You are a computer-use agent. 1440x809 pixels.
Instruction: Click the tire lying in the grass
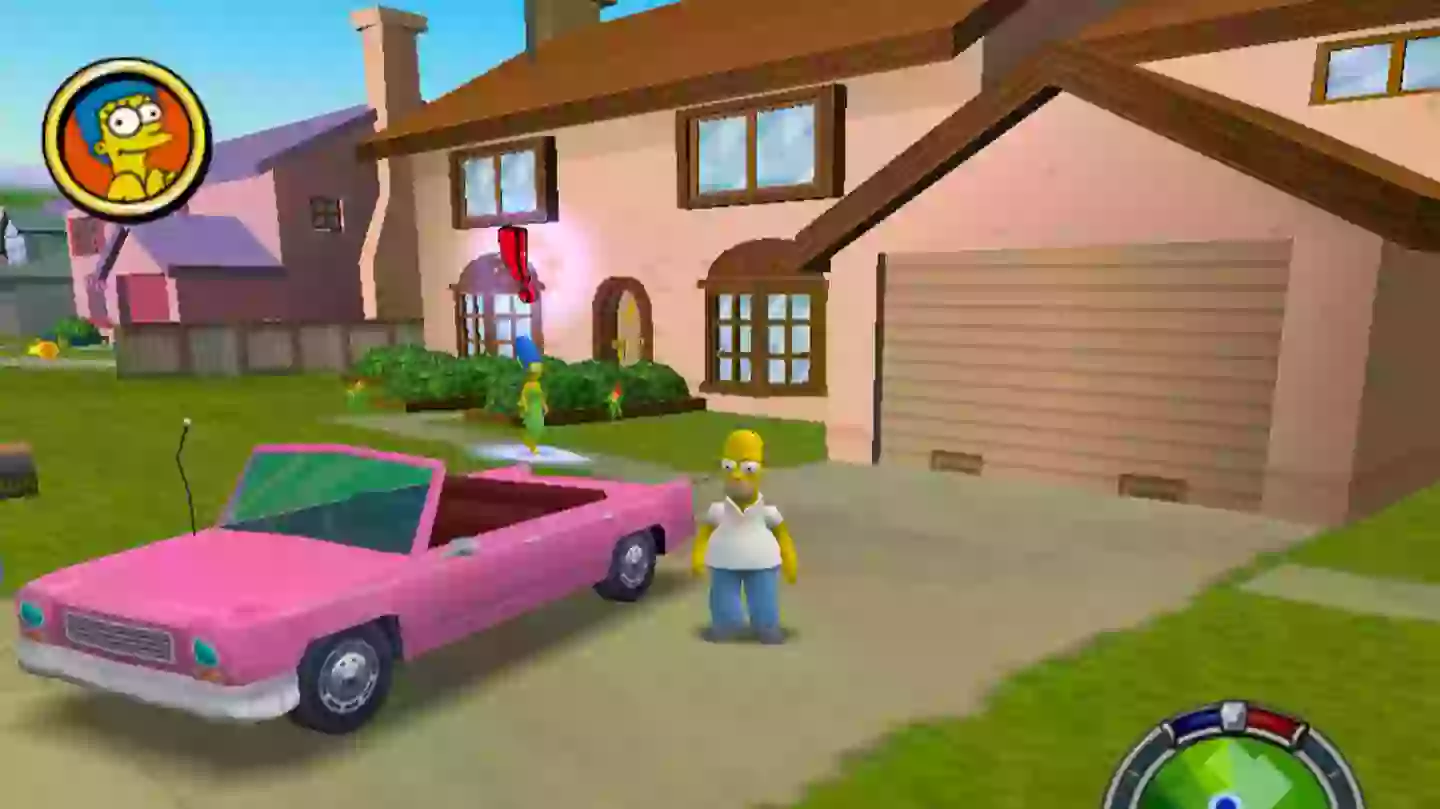[16, 472]
